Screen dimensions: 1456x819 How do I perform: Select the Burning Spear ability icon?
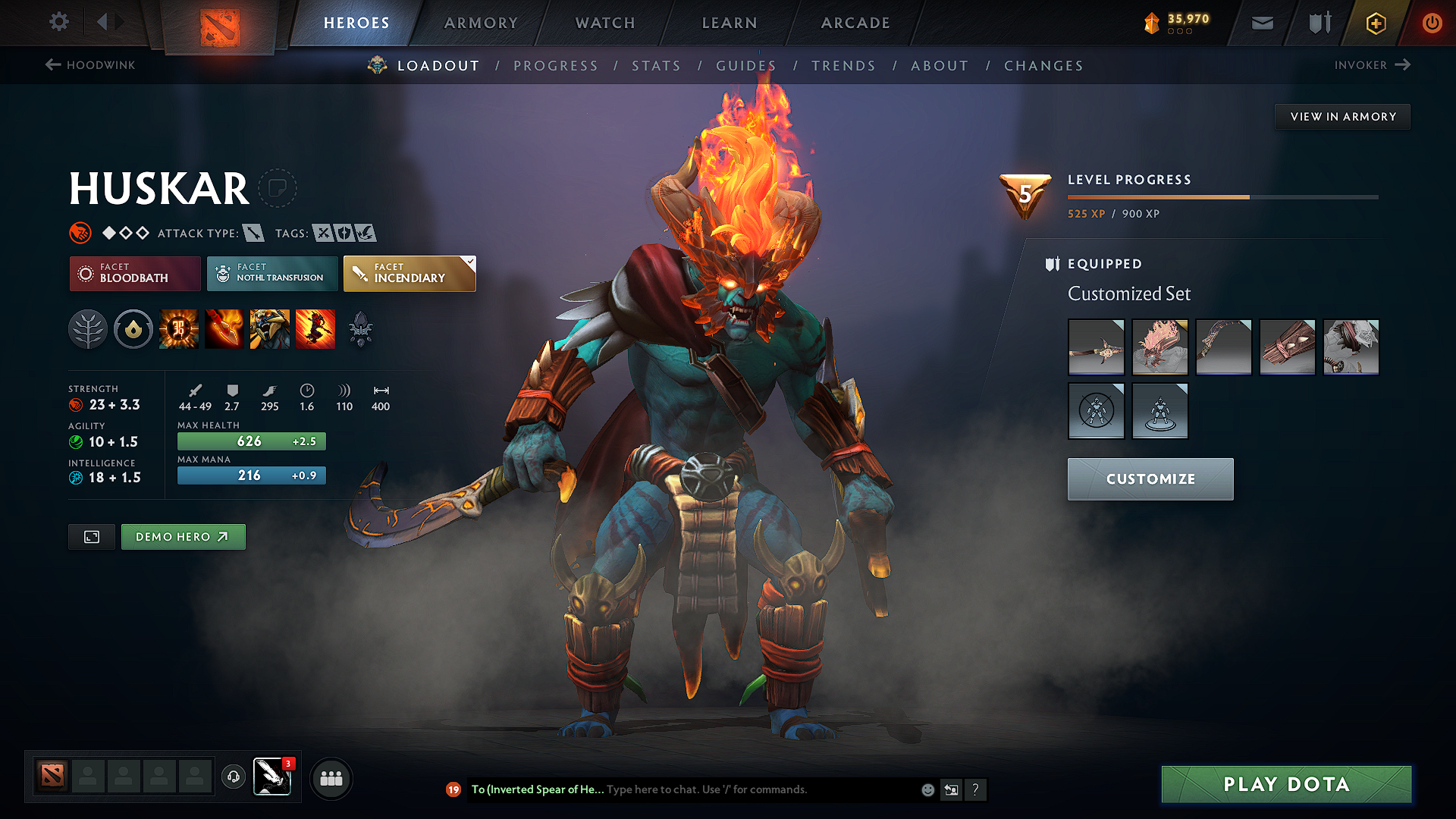tap(224, 329)
